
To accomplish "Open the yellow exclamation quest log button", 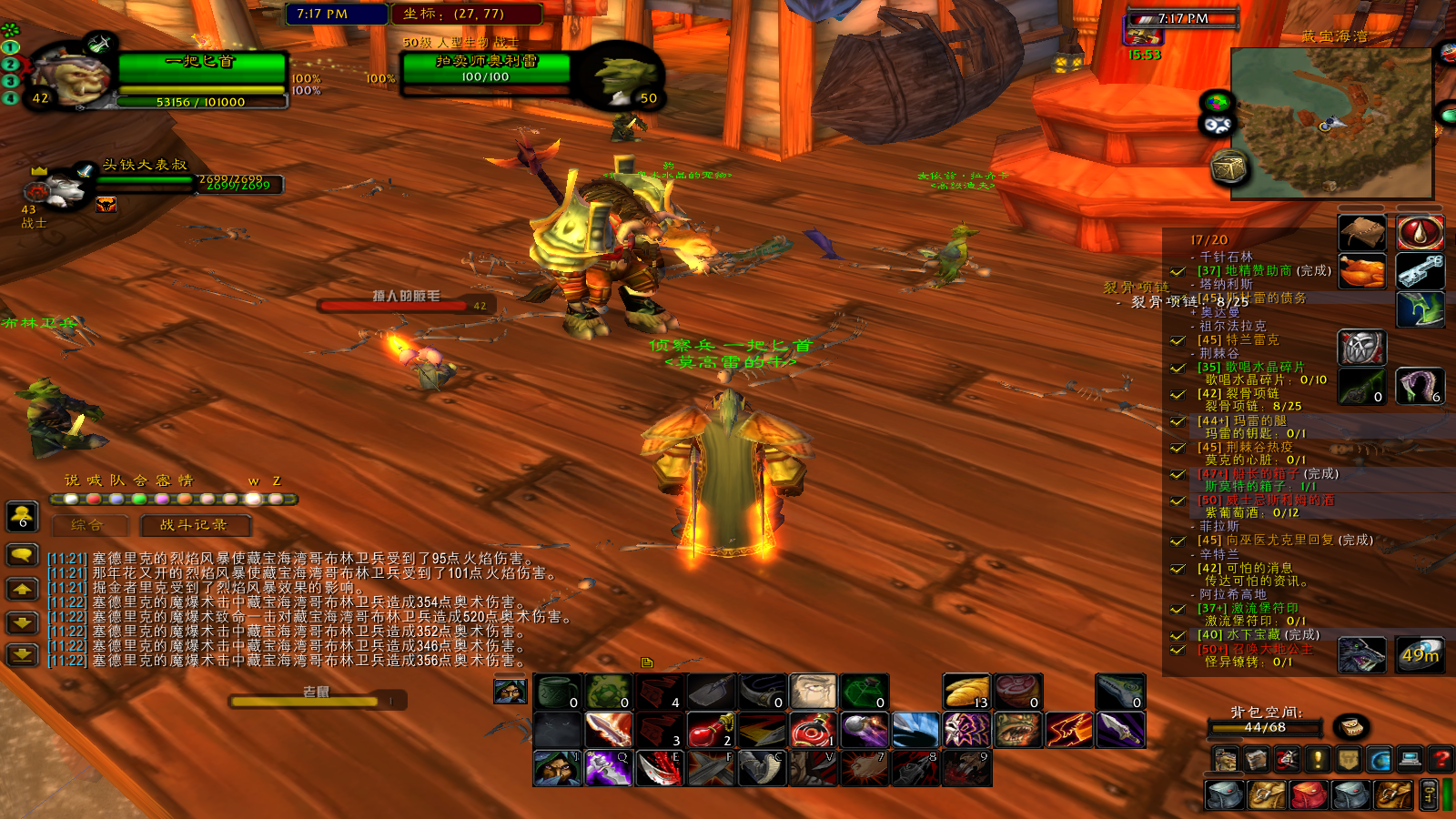I will (x=1318, y=758).
